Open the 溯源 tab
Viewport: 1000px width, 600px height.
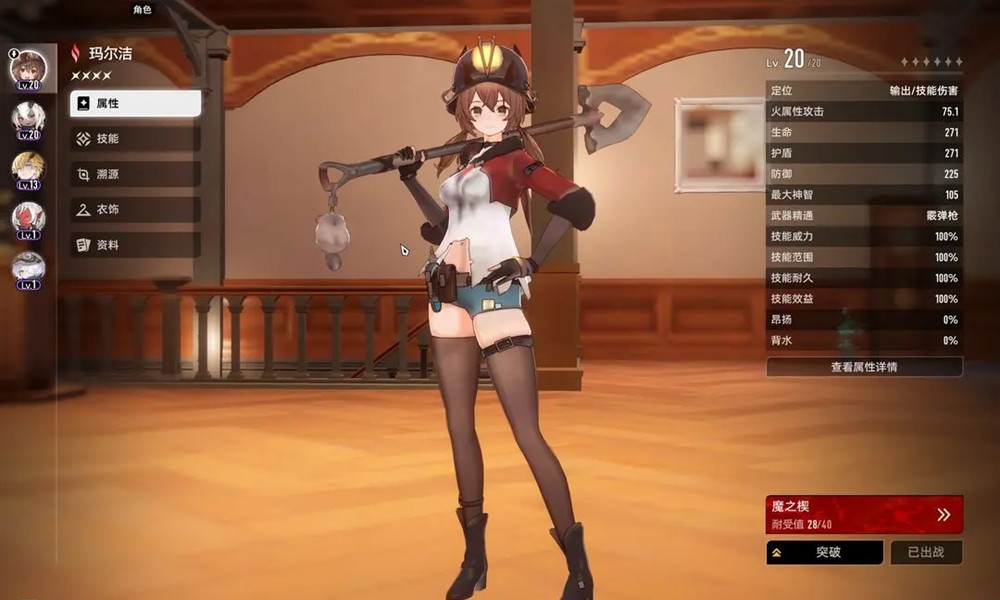pos(135,174)
